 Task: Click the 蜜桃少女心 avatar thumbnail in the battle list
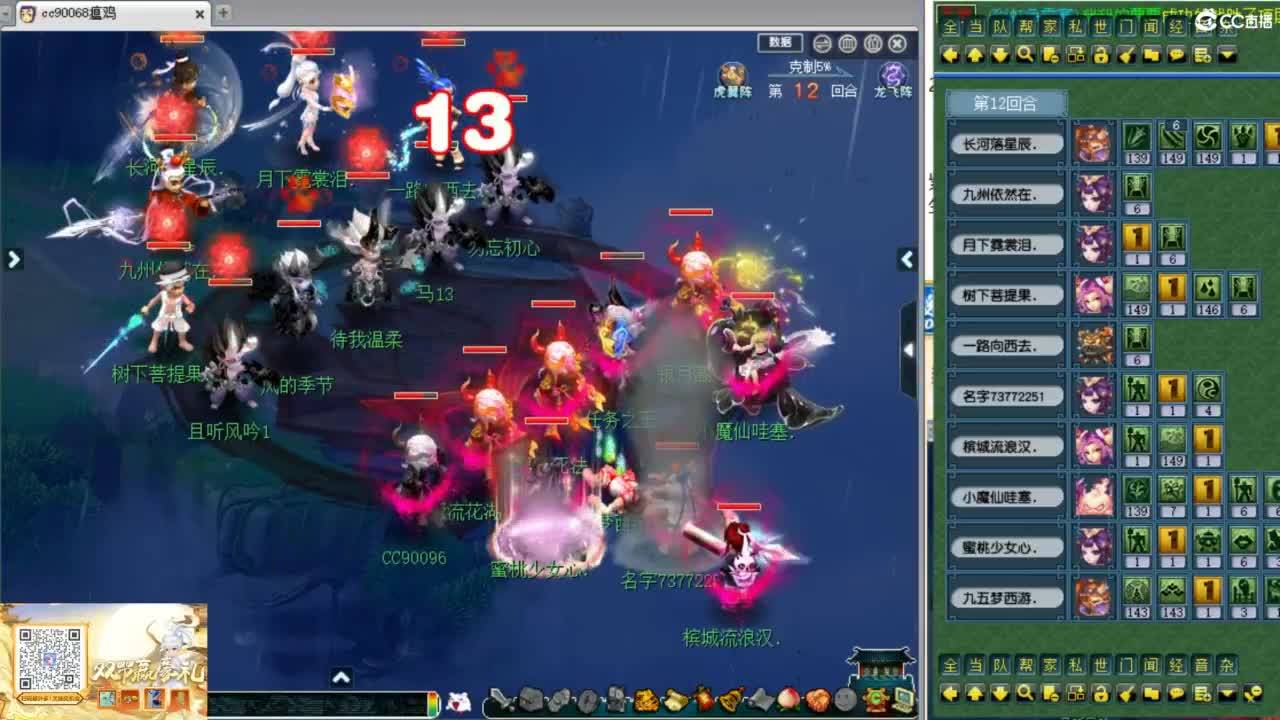[1093, 547]
